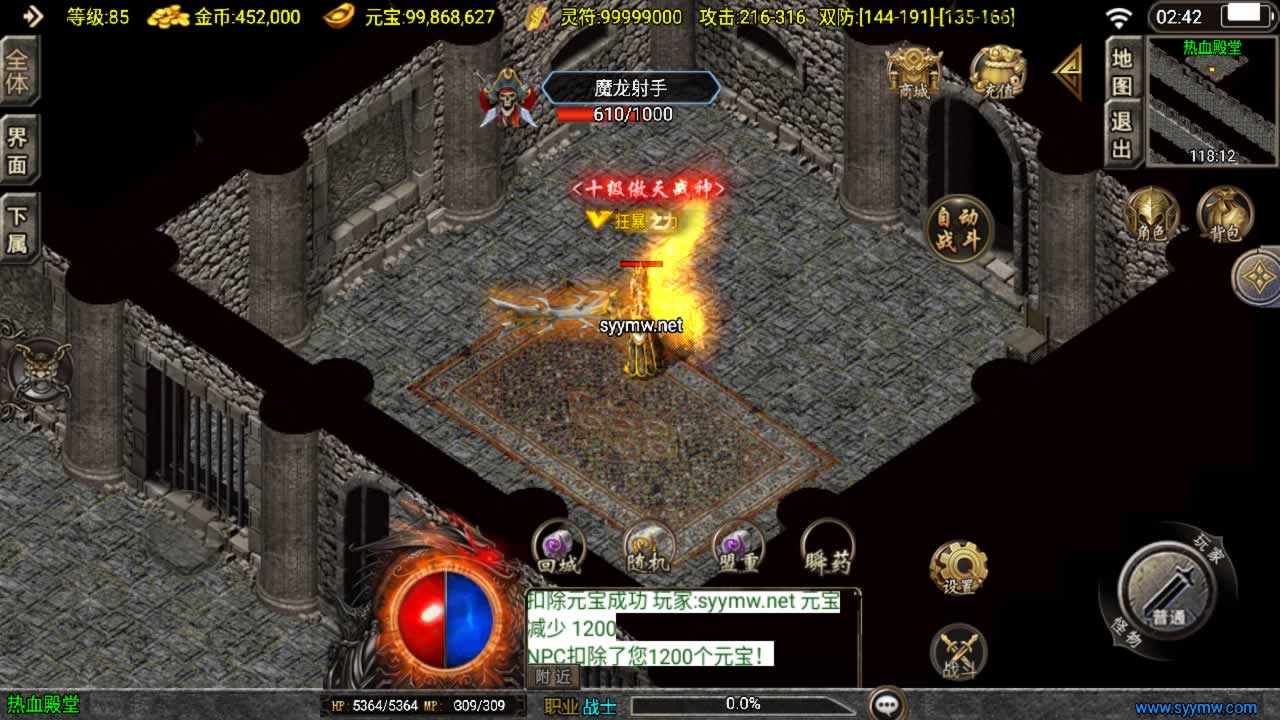This screenshot has height=720, width=1280.
Task: Use the 盟重 teleport scroll
Action: coord(738,547)
